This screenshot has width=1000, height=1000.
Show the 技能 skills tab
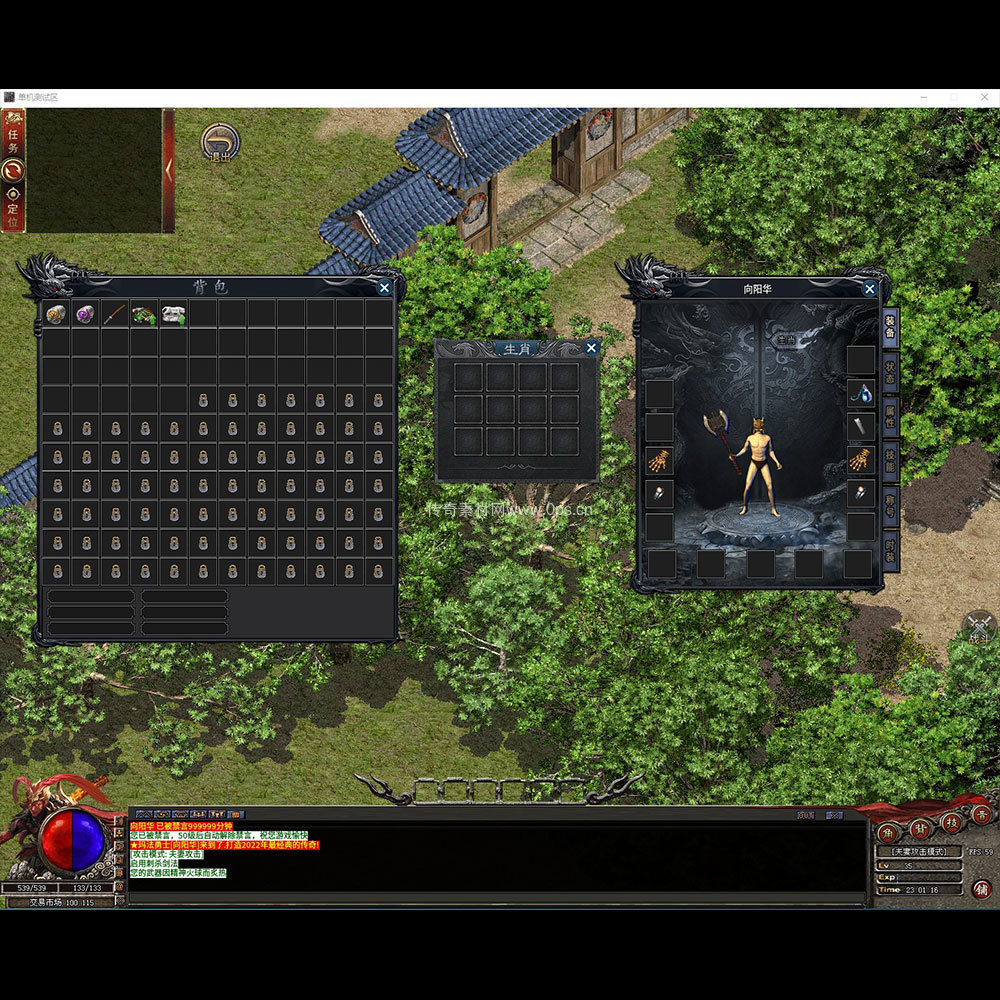click(x=889, y=459)
